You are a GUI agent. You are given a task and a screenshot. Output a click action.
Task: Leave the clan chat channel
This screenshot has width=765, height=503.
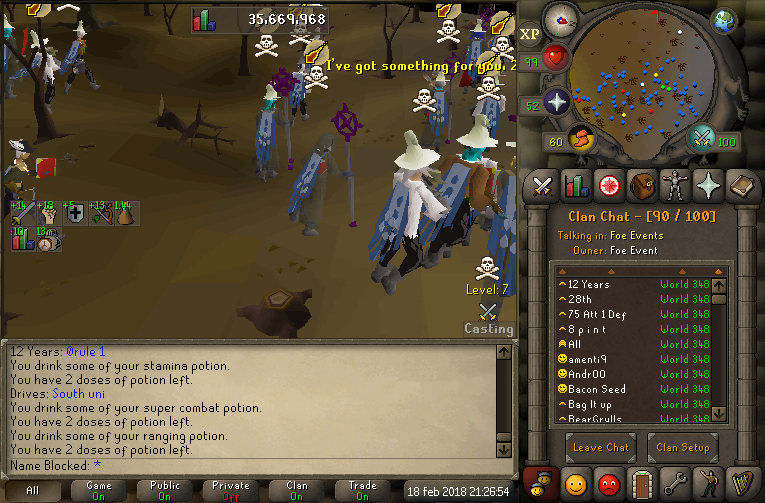click(601, 447)
